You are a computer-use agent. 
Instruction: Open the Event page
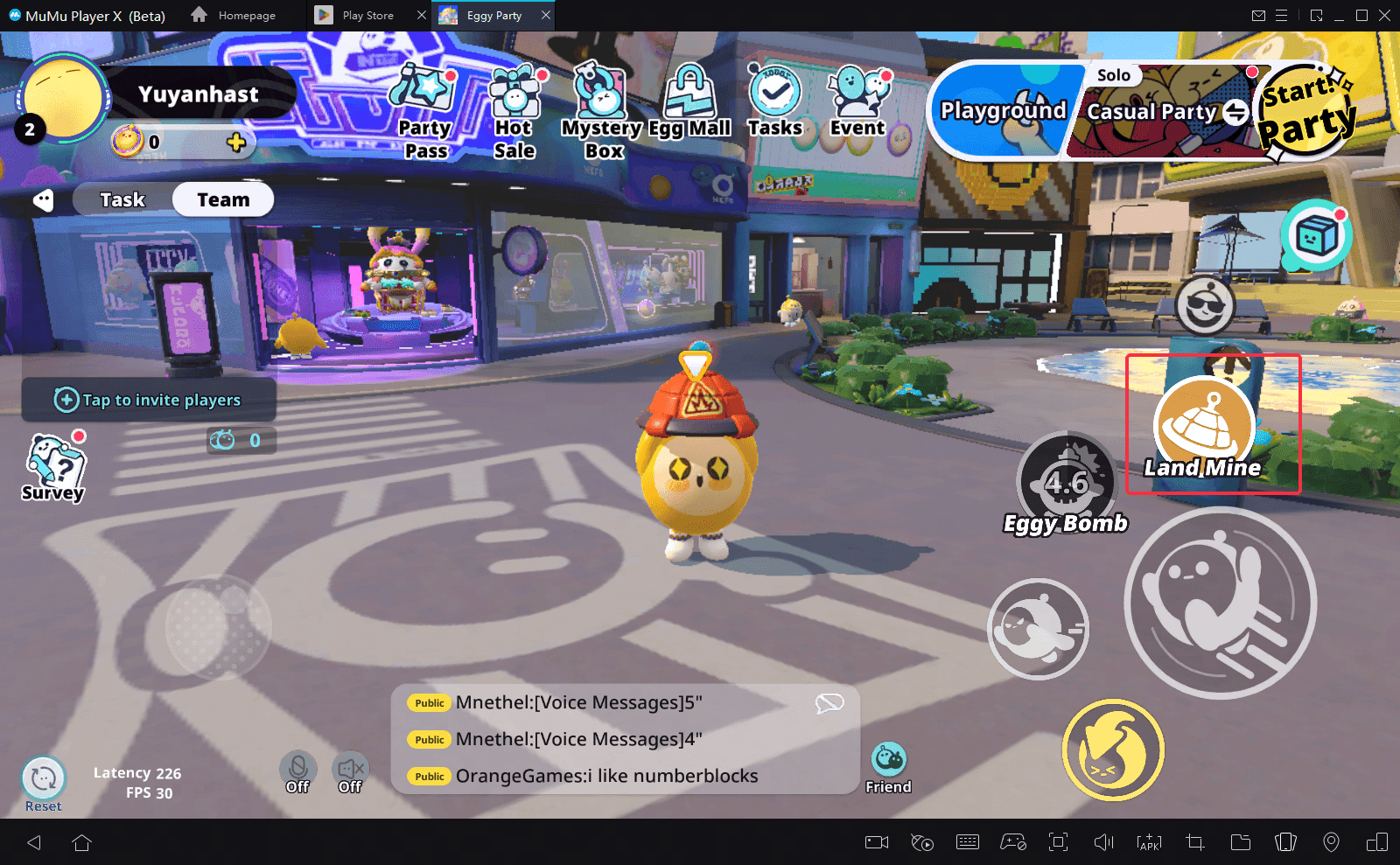858,101
